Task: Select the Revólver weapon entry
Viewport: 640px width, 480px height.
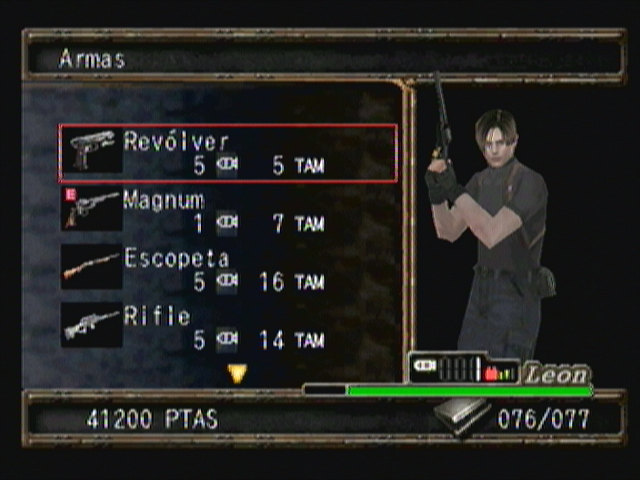Action: [x=228, y=153]
